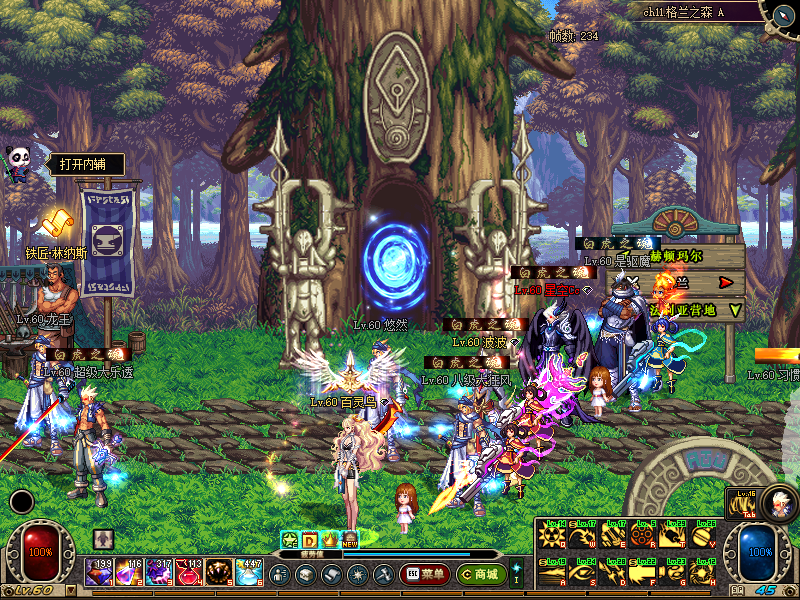Select the purple crystal item in slot 2

128,573
